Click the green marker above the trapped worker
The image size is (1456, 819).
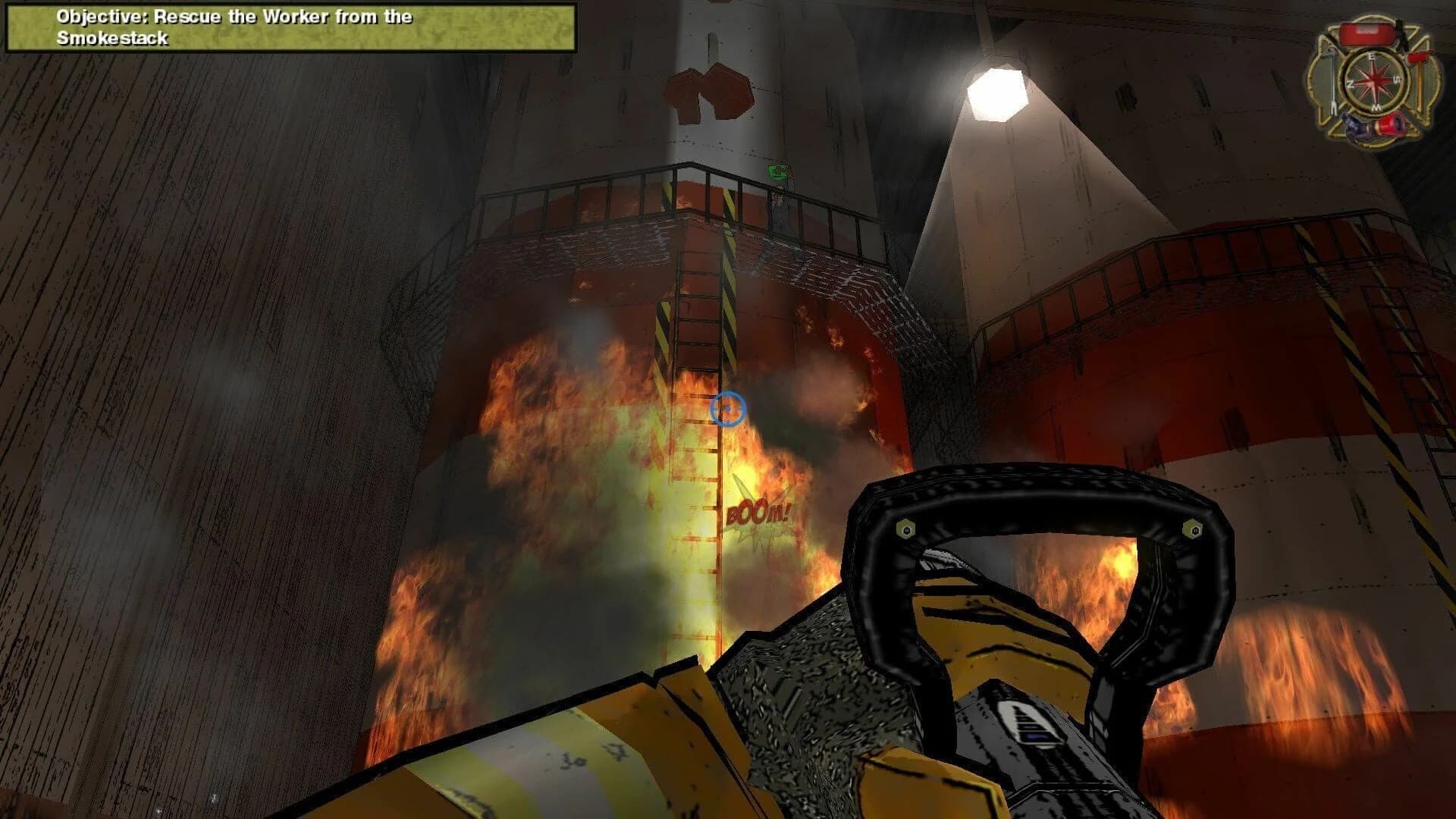pyautogui.click(x=777, y=172)
